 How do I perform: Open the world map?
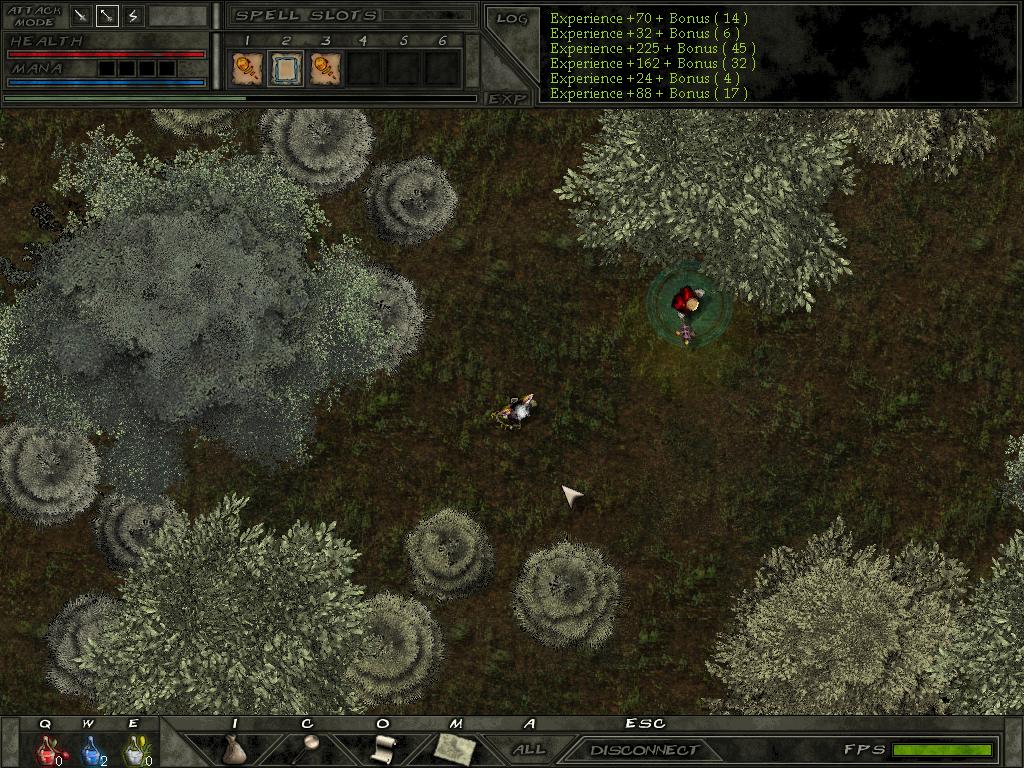pos(455,749)
